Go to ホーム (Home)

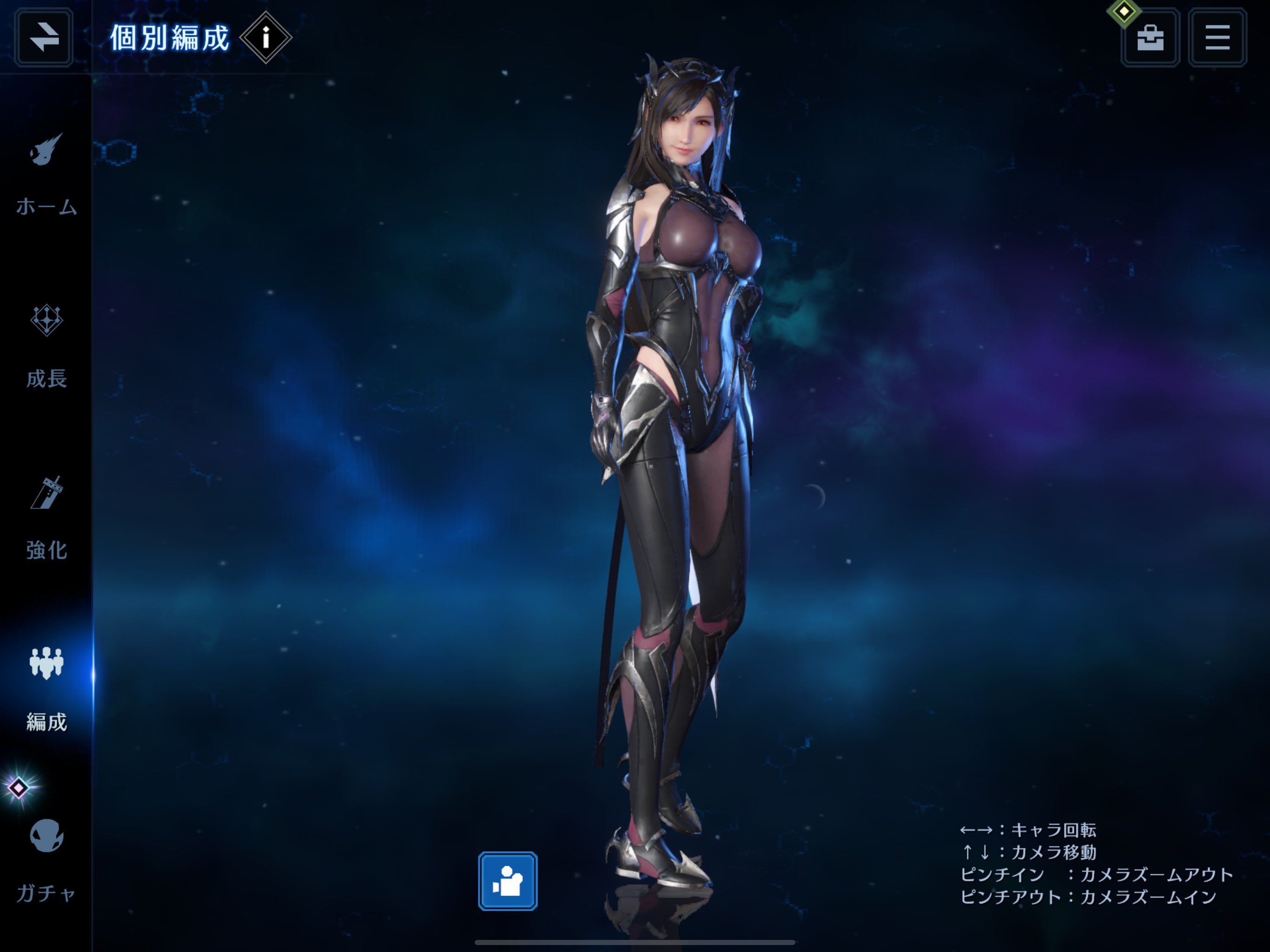click(x=46, y=172)
